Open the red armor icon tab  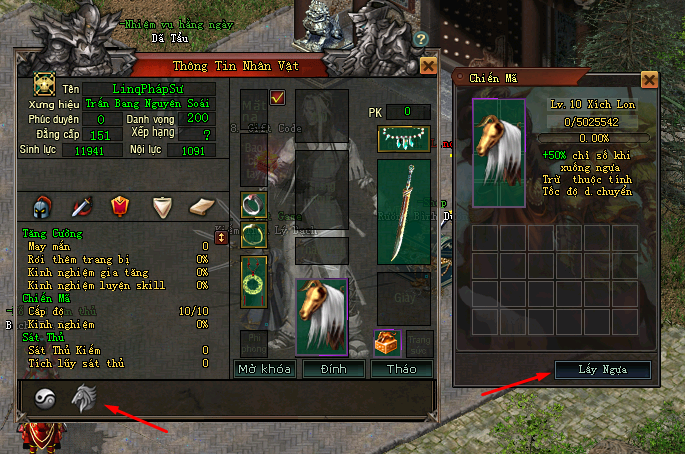pos(121,206)
